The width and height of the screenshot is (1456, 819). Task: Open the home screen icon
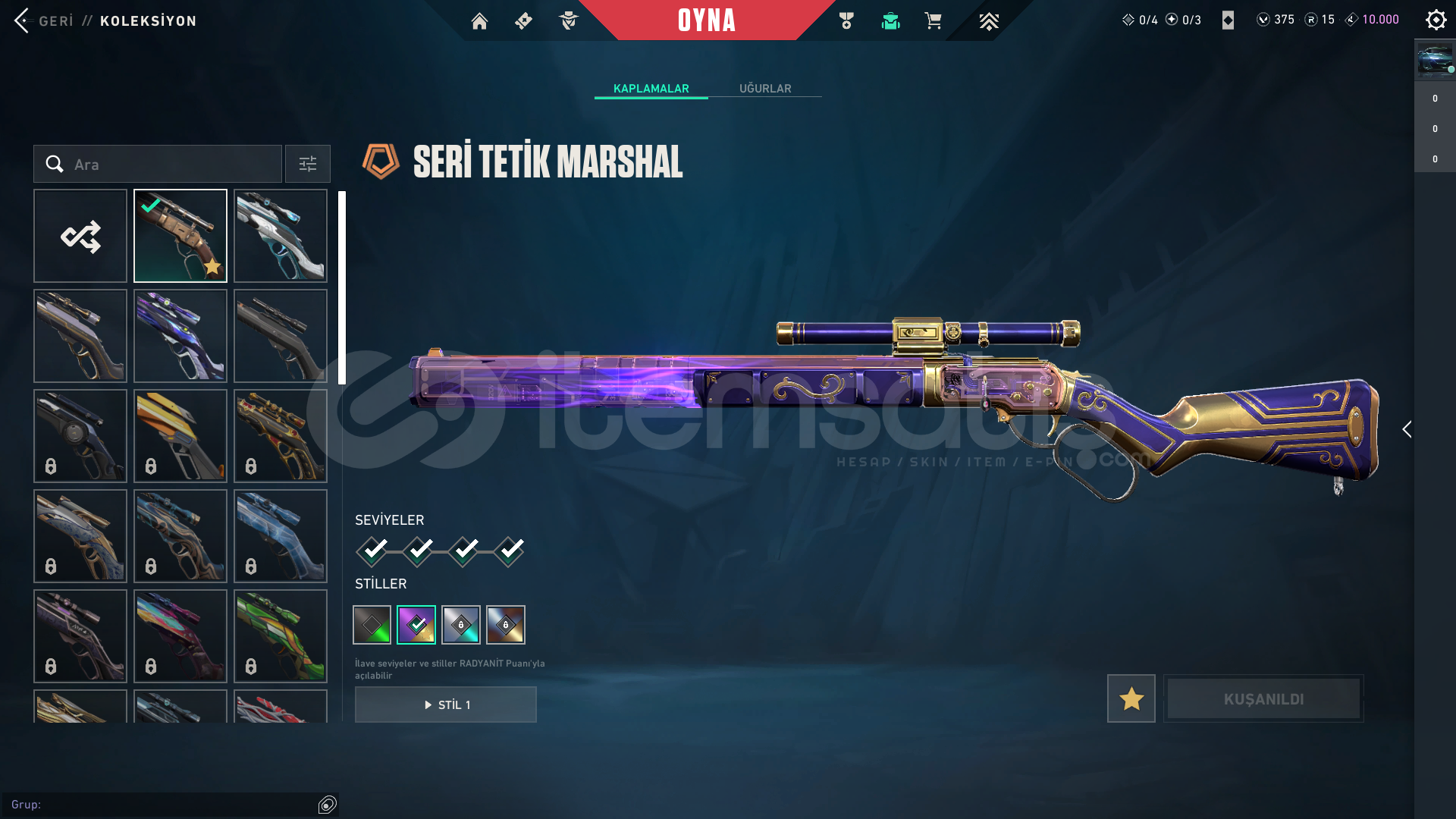click(x=479, y=21)
